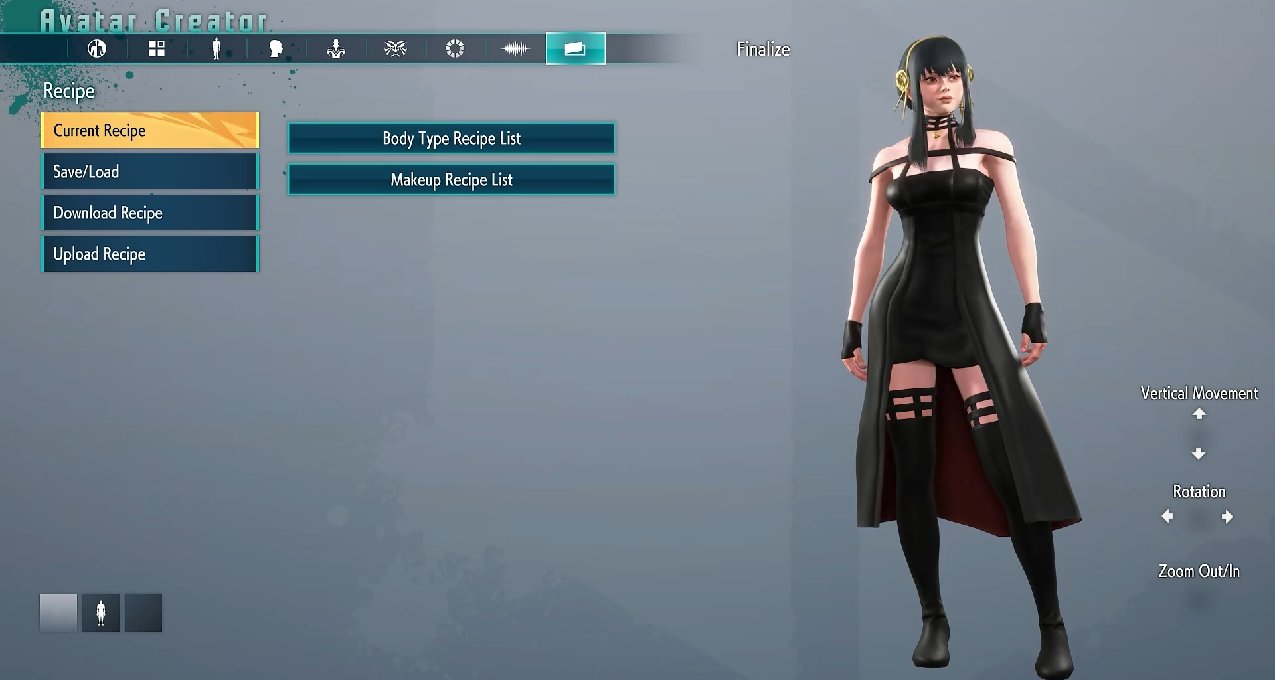This screenshot has width=1275, height=680.
Task: Switch to the sound waveform voice tab
Action: pyautogui.click(x=515, y=48)
